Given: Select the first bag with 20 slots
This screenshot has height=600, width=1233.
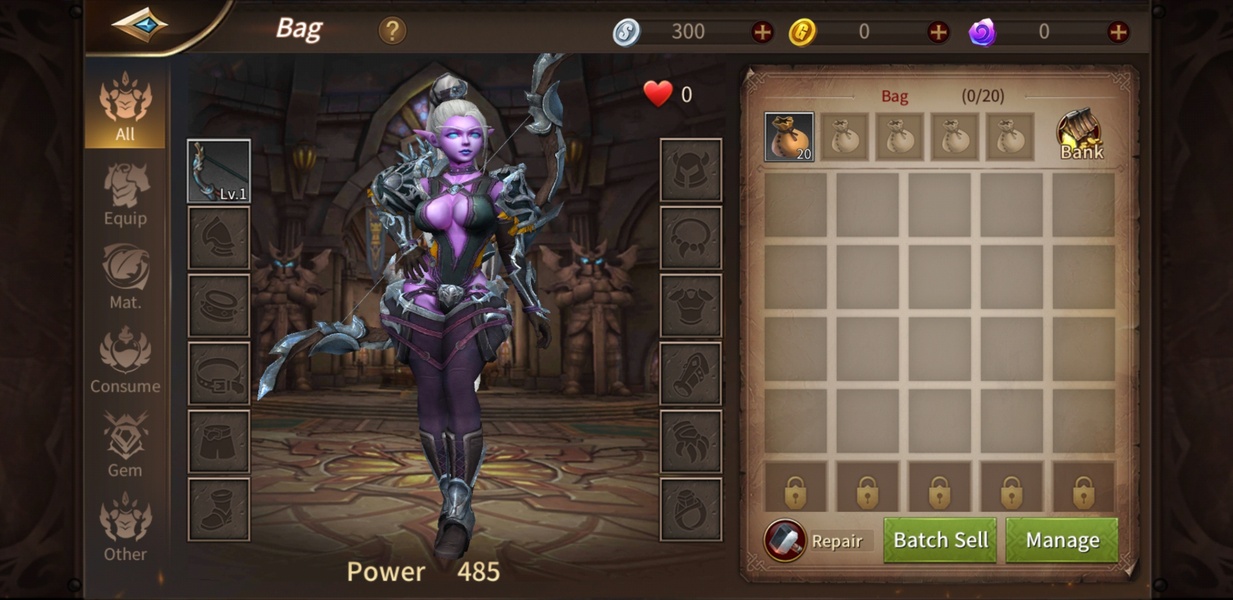Looking at the screenshot, I should [x=789, y=137].
